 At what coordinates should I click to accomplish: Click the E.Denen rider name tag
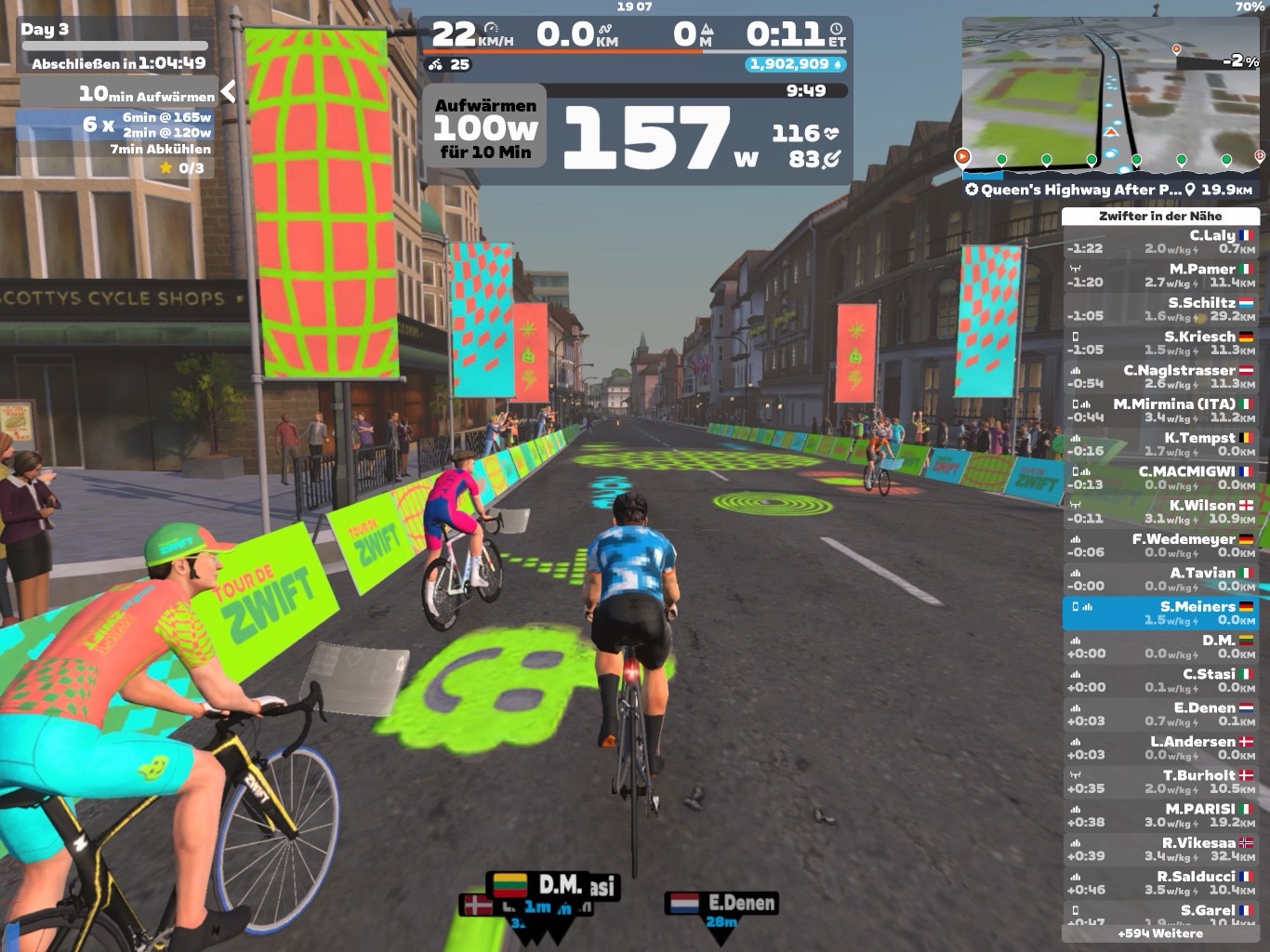(x=721, y=904)
